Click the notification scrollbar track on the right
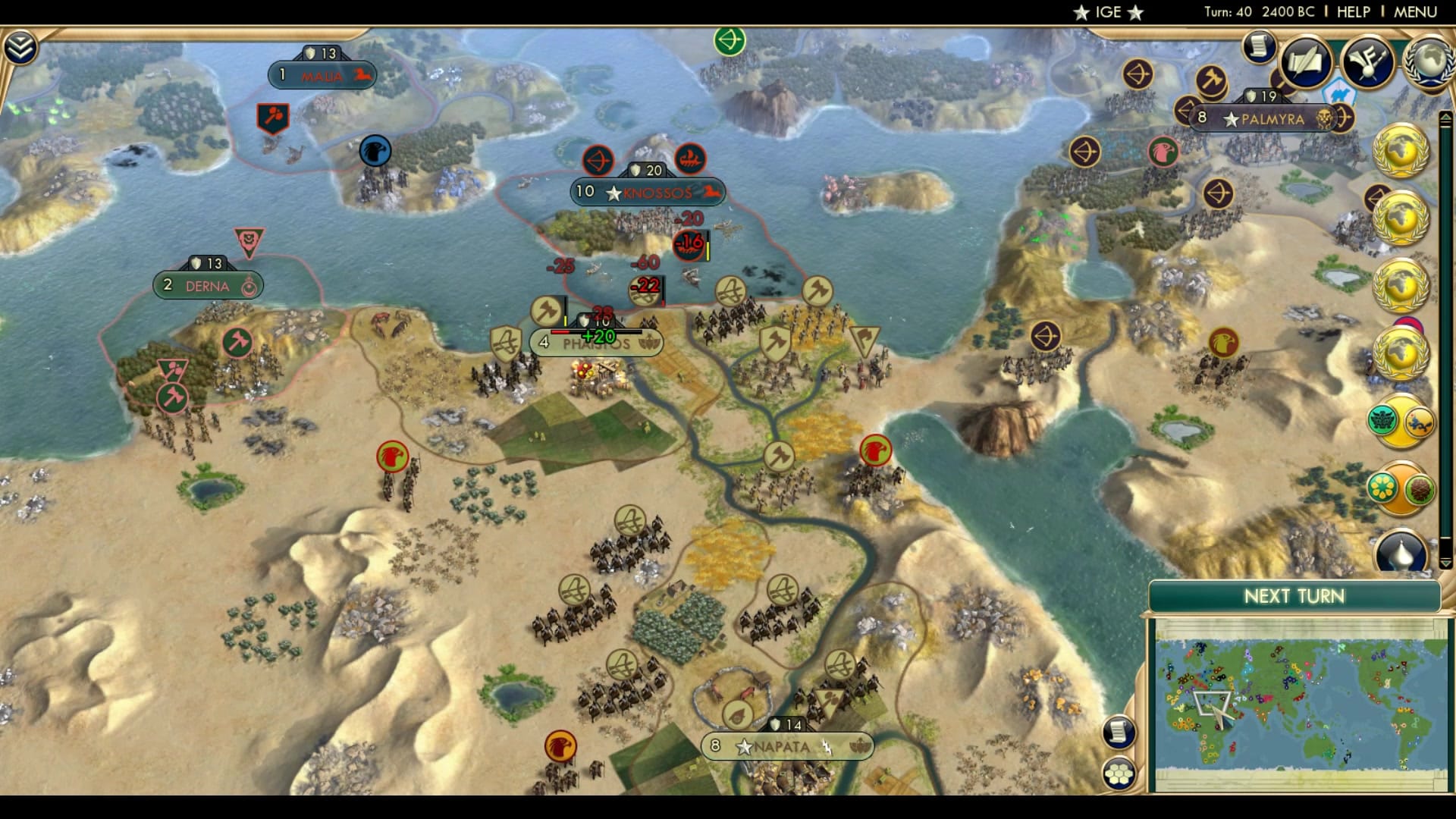This screenshot has width=1456, height=819. [1445, 341]
